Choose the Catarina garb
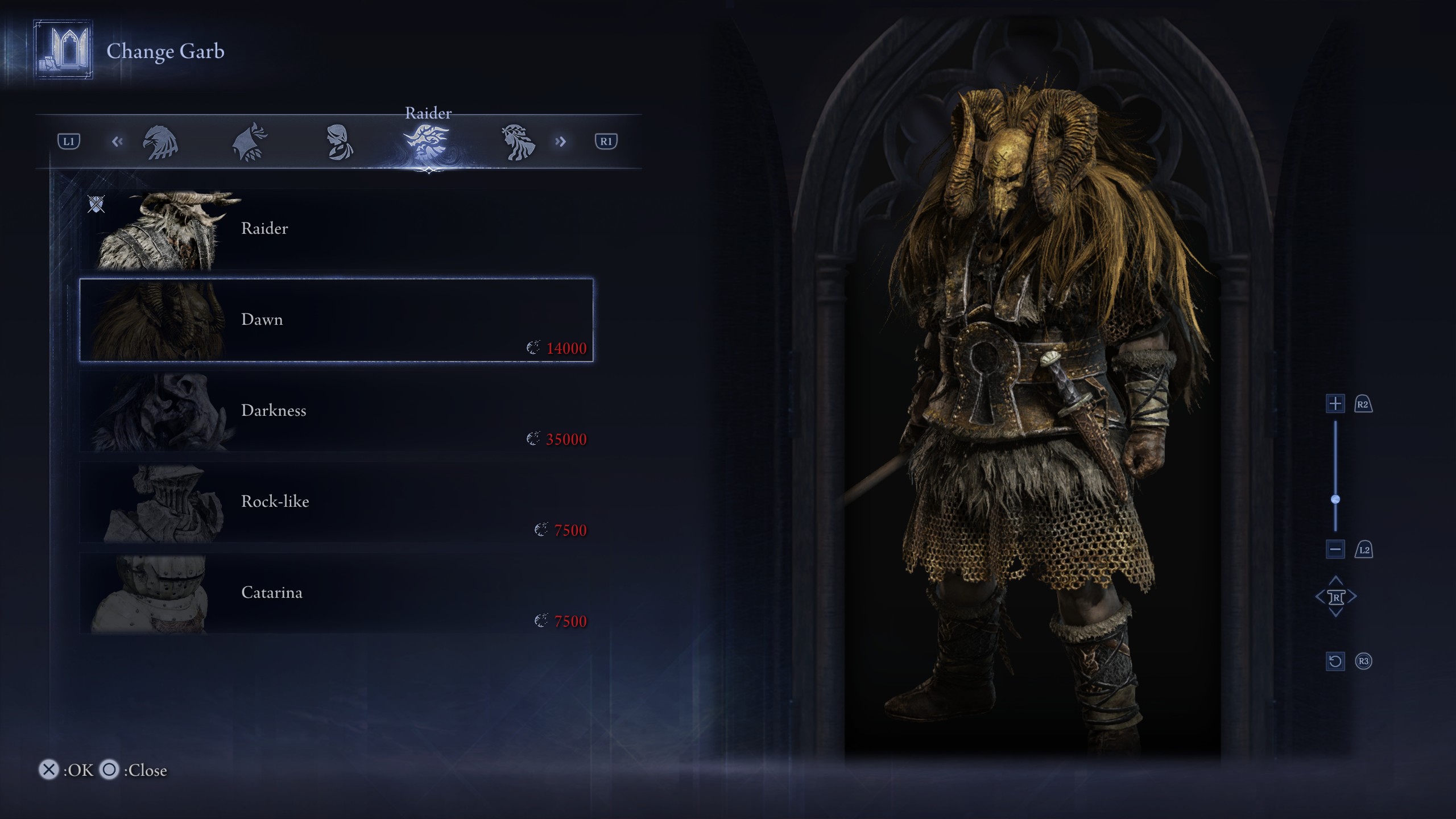 tap(336, 593)
